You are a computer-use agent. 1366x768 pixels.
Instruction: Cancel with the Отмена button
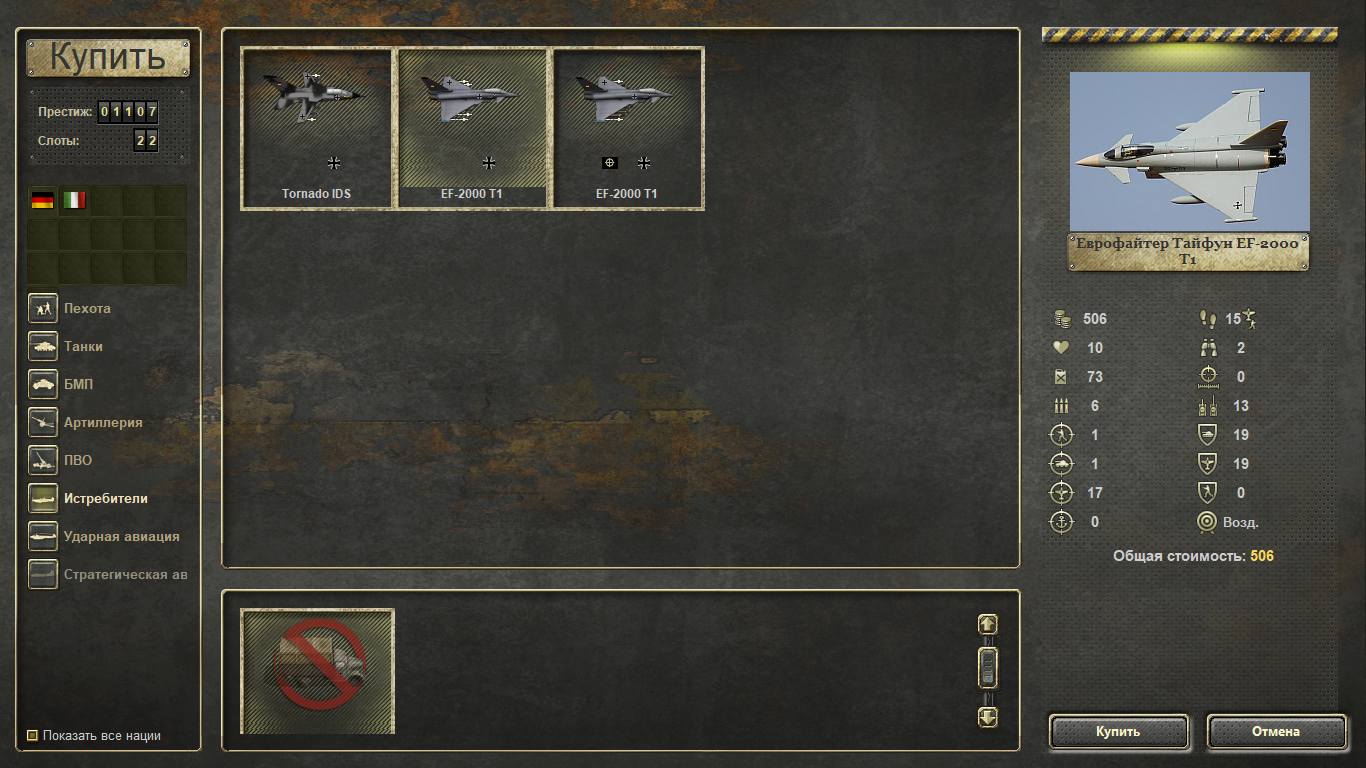[x=1276, y=731]
